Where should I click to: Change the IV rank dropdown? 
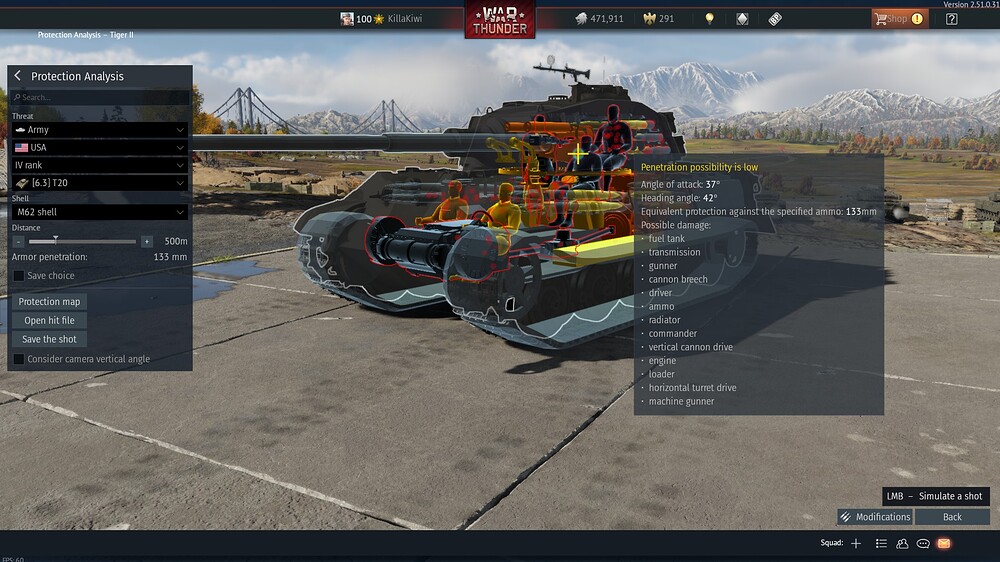coord(99,165)
